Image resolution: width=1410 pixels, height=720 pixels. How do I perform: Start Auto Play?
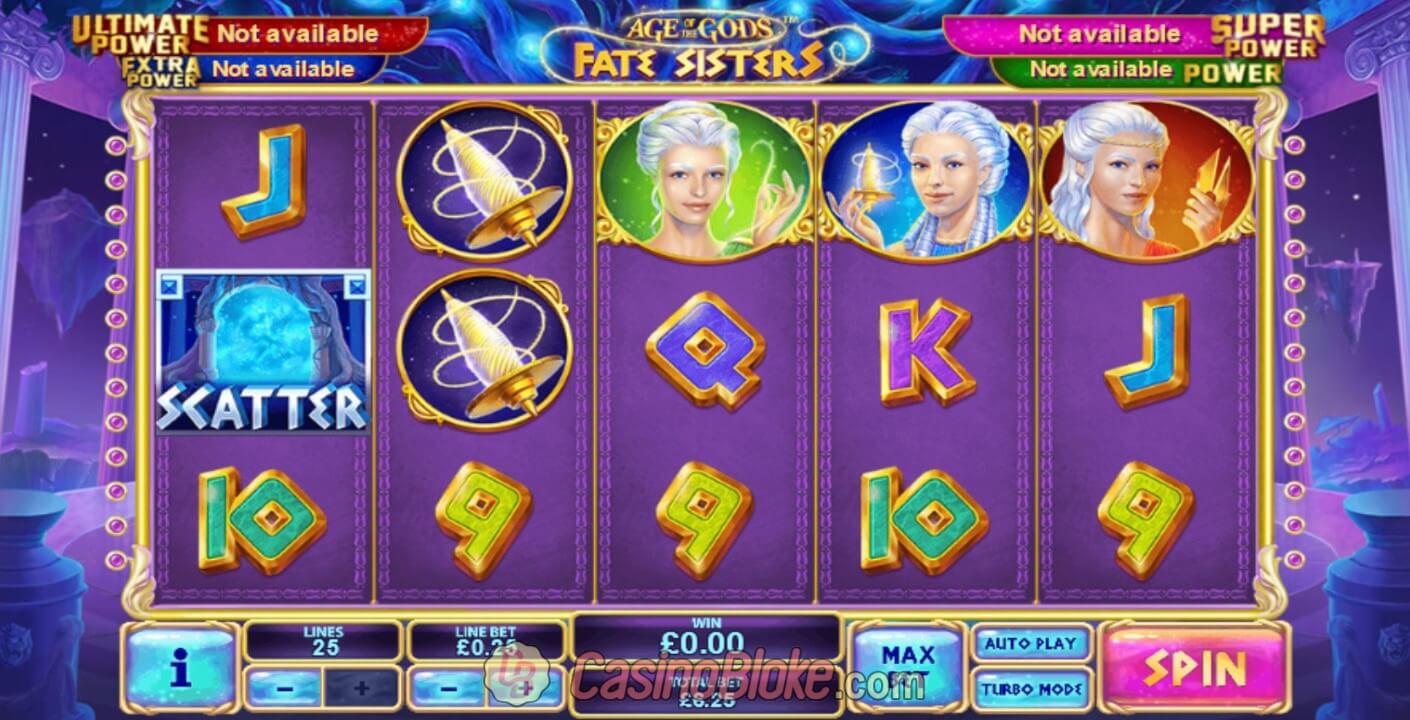(1030, 643)
